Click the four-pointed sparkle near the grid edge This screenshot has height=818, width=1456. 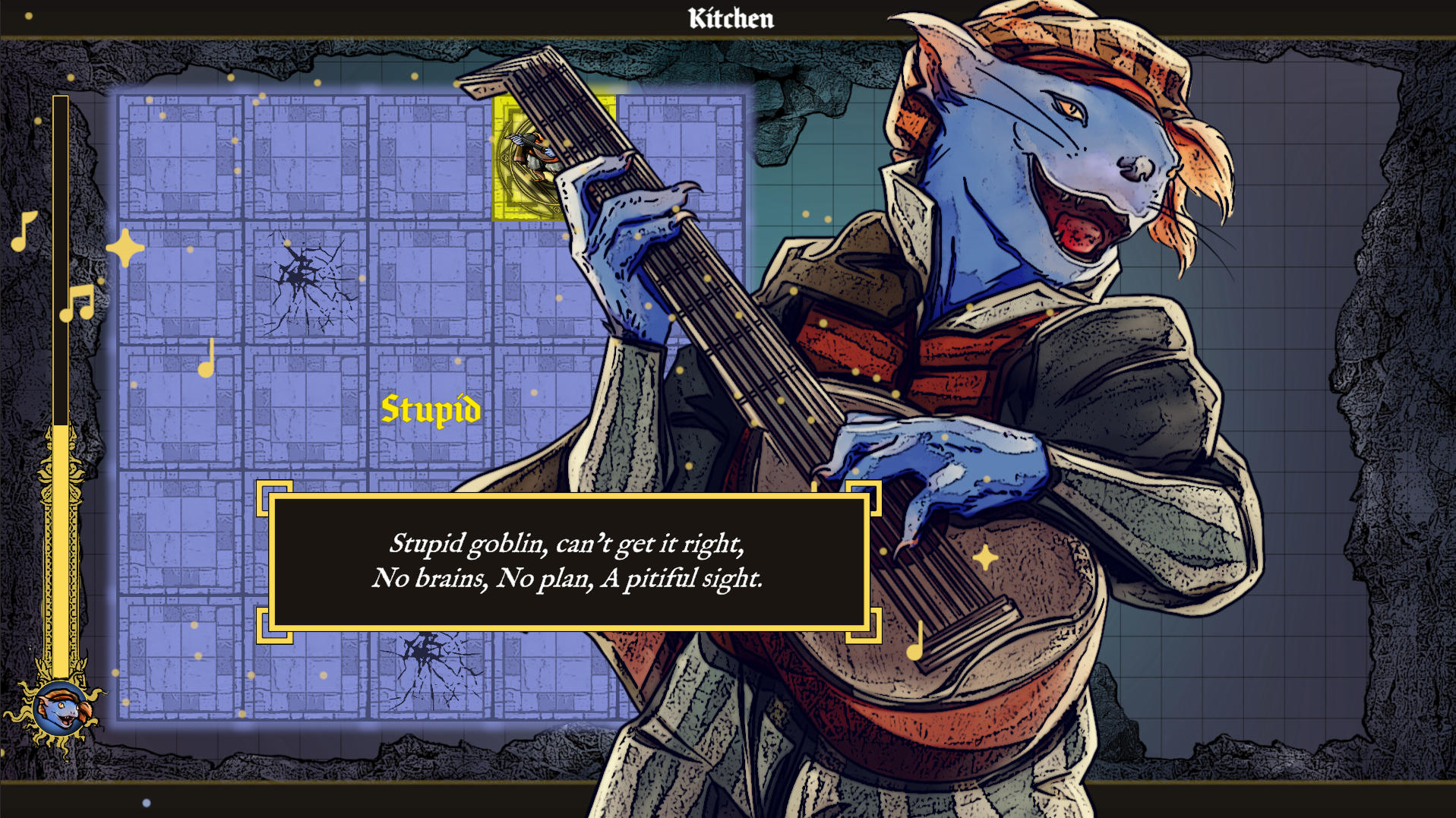pyautogui.click(x=124, y=247)
